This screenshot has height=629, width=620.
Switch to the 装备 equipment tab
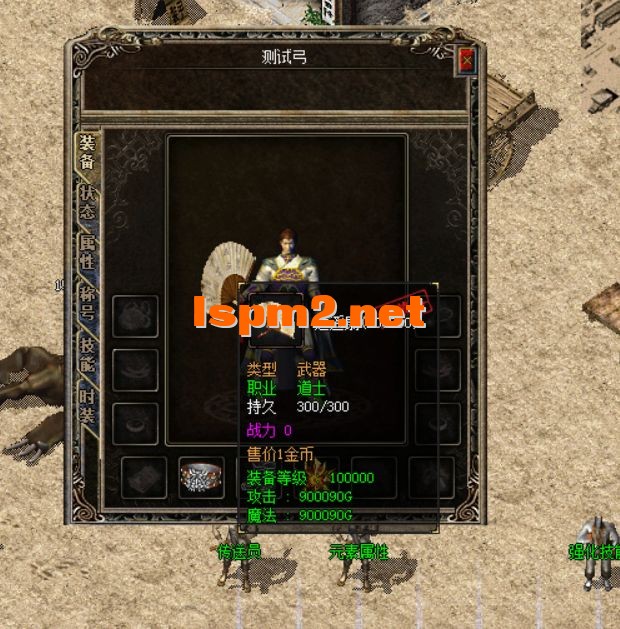pyautogui.click(x=88, y=151)
